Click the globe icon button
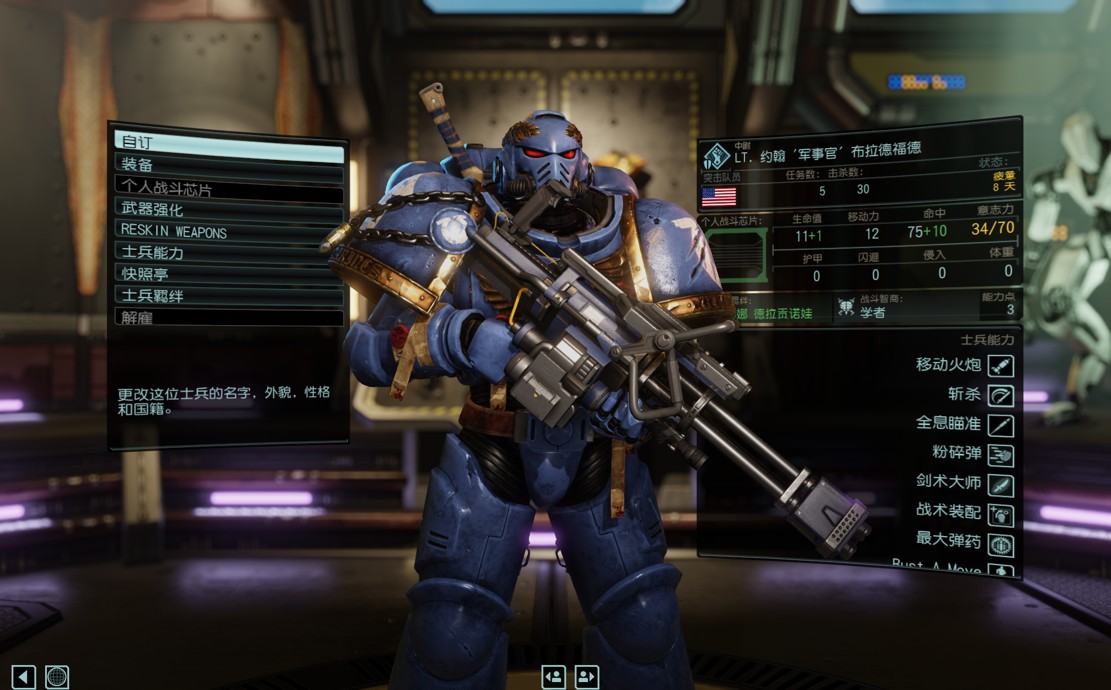 (x=57, y=677)
